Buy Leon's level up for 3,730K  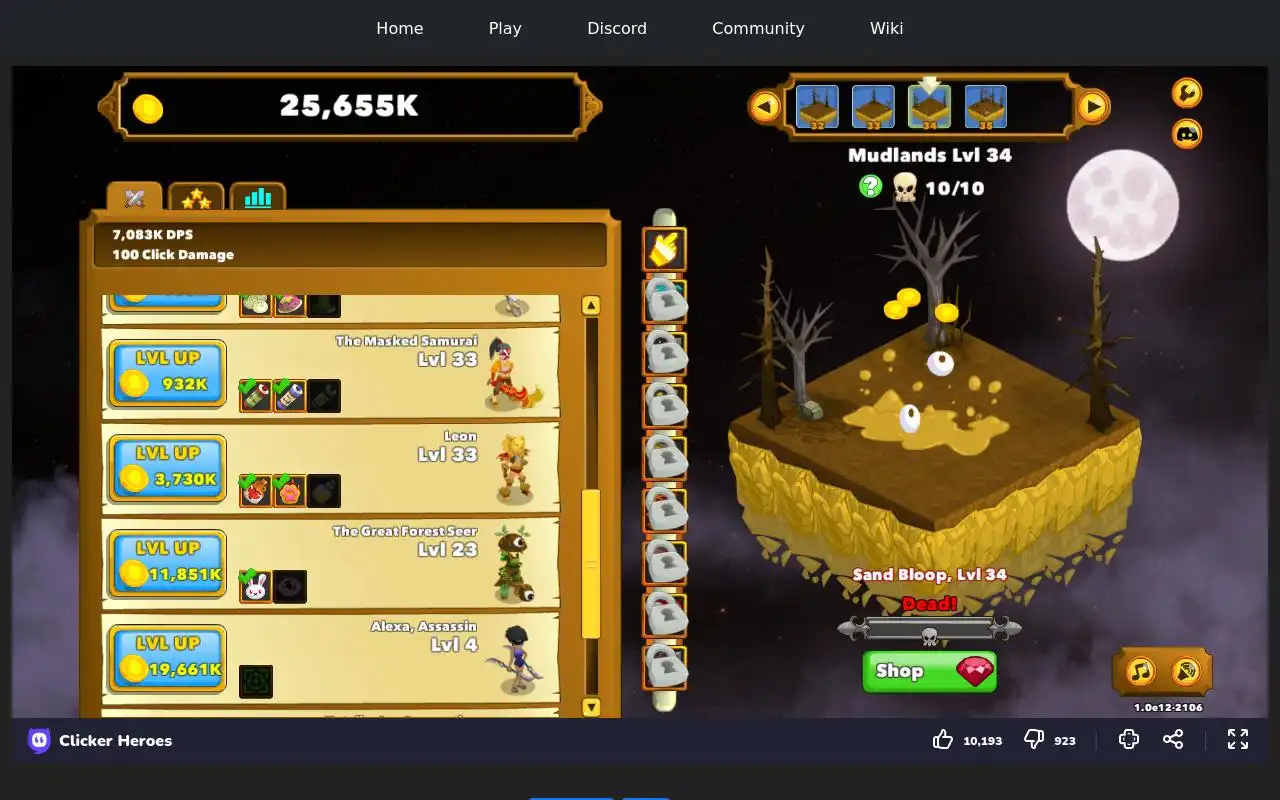click(167, 468)
